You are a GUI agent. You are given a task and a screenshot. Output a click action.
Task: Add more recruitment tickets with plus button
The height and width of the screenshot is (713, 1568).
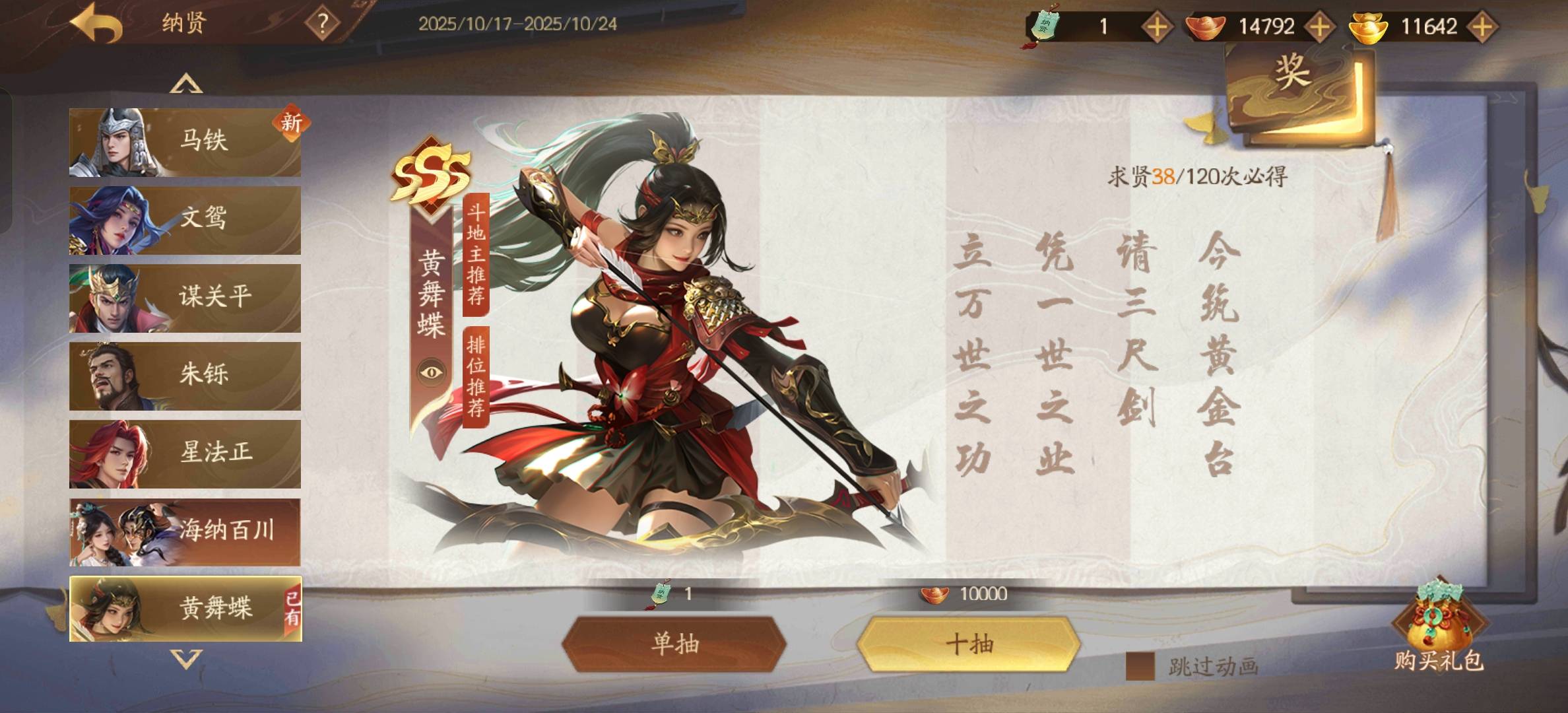pos(1157,27)
